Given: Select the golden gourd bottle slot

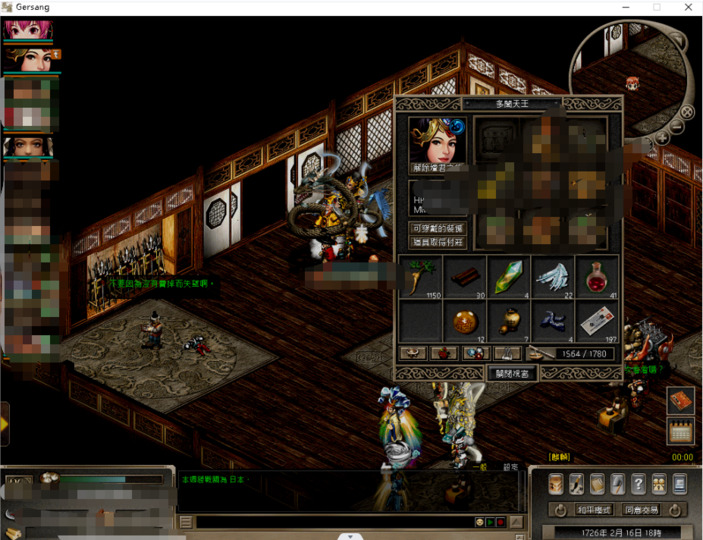Looking at the screenshot, I should pyautogui.click(x=509, y=322).
